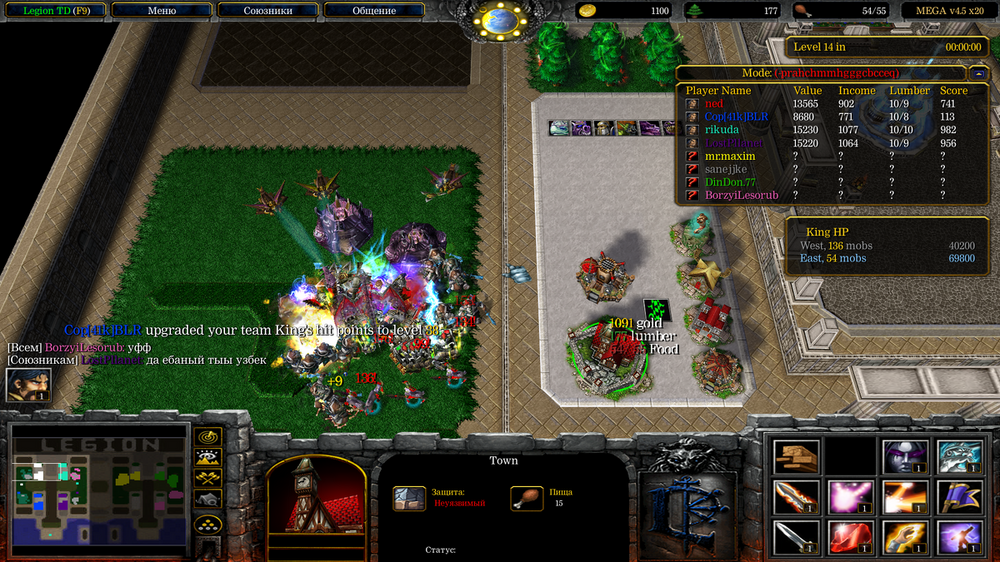
Task: Open the Legion TD (F9) quests menu
Action: point(54,11)
